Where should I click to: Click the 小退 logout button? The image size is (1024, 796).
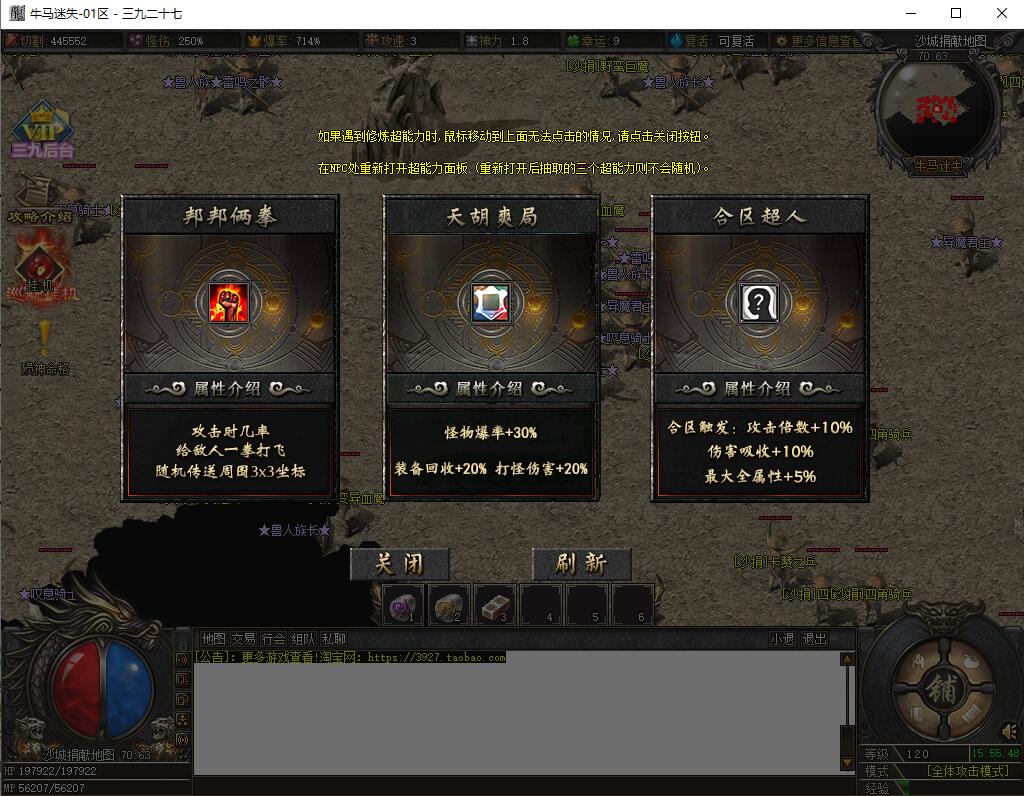782,639
